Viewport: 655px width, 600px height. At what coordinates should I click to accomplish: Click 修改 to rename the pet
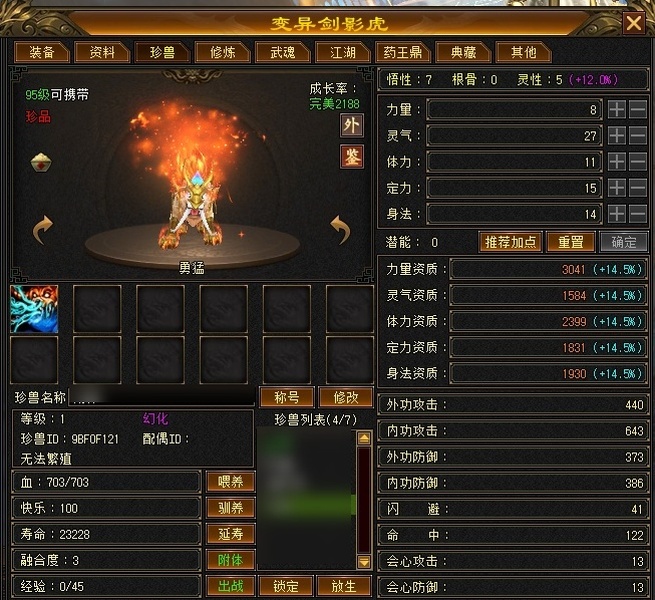346,397
